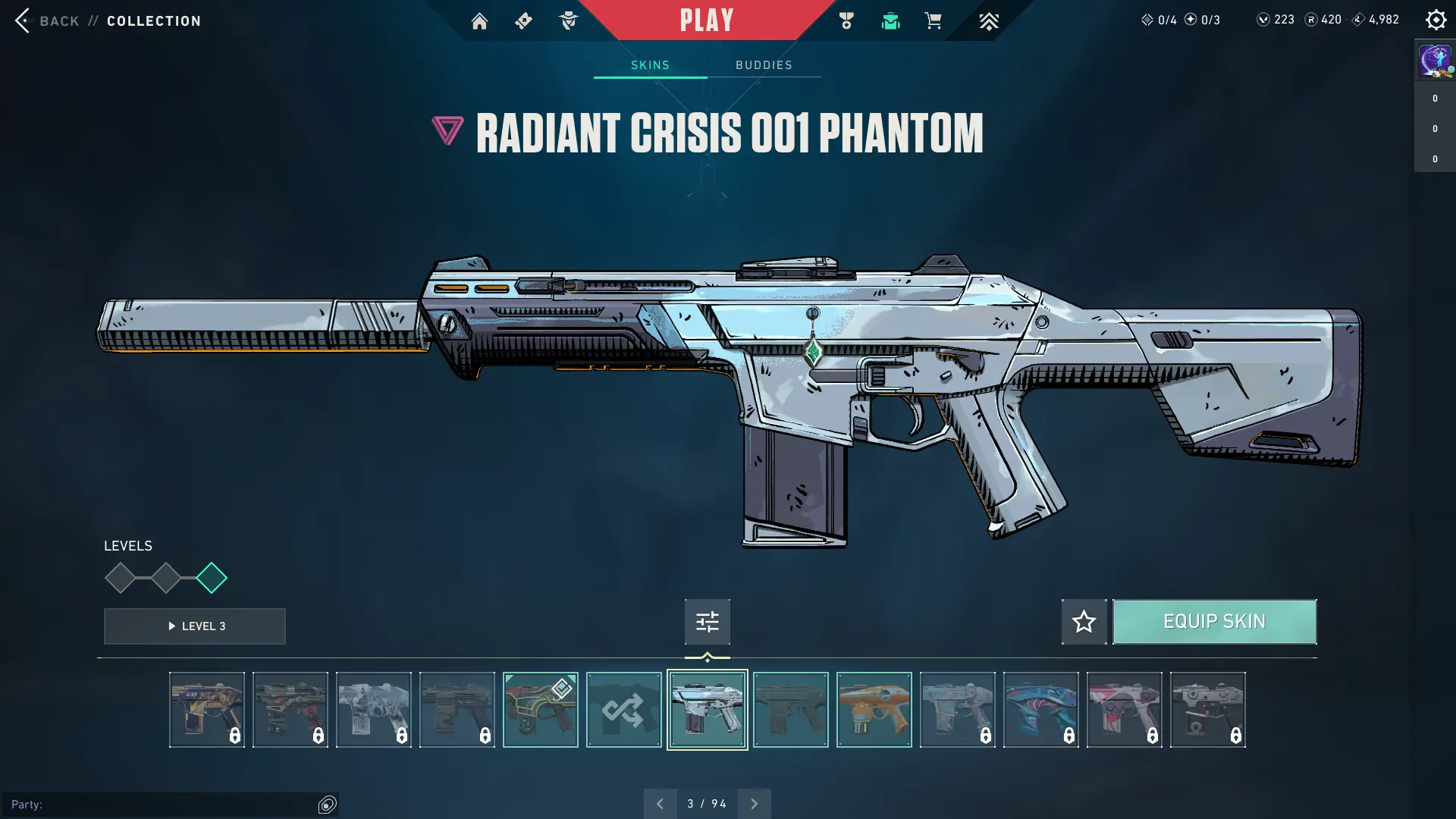Favorite this skin with the star button
Viewport: 1456px width, 819px height.
[1084, 622]
